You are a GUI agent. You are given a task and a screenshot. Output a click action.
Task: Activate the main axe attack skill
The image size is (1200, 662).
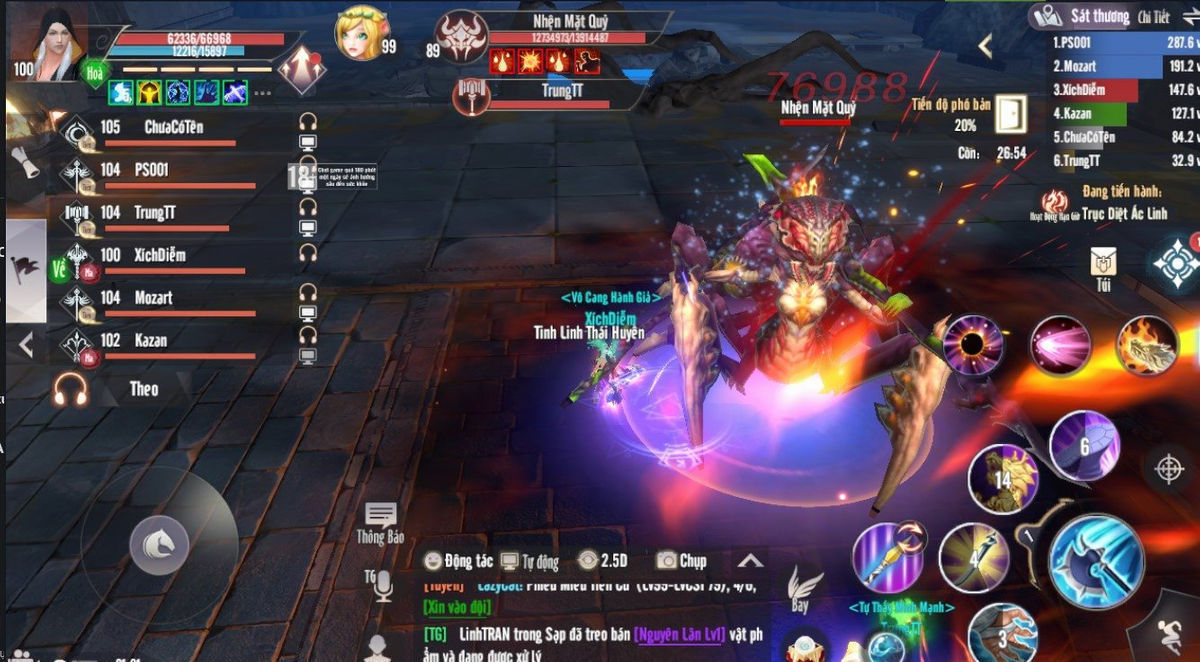click(x=1096, y=560)
